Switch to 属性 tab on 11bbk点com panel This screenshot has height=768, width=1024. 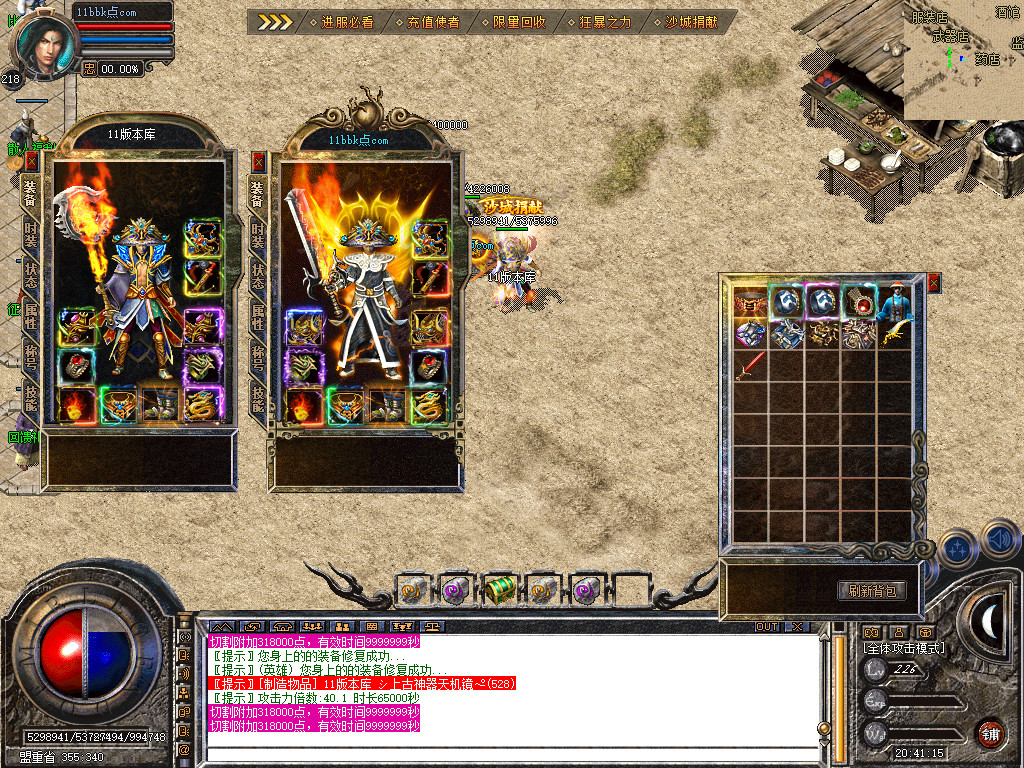click(258, 317)
